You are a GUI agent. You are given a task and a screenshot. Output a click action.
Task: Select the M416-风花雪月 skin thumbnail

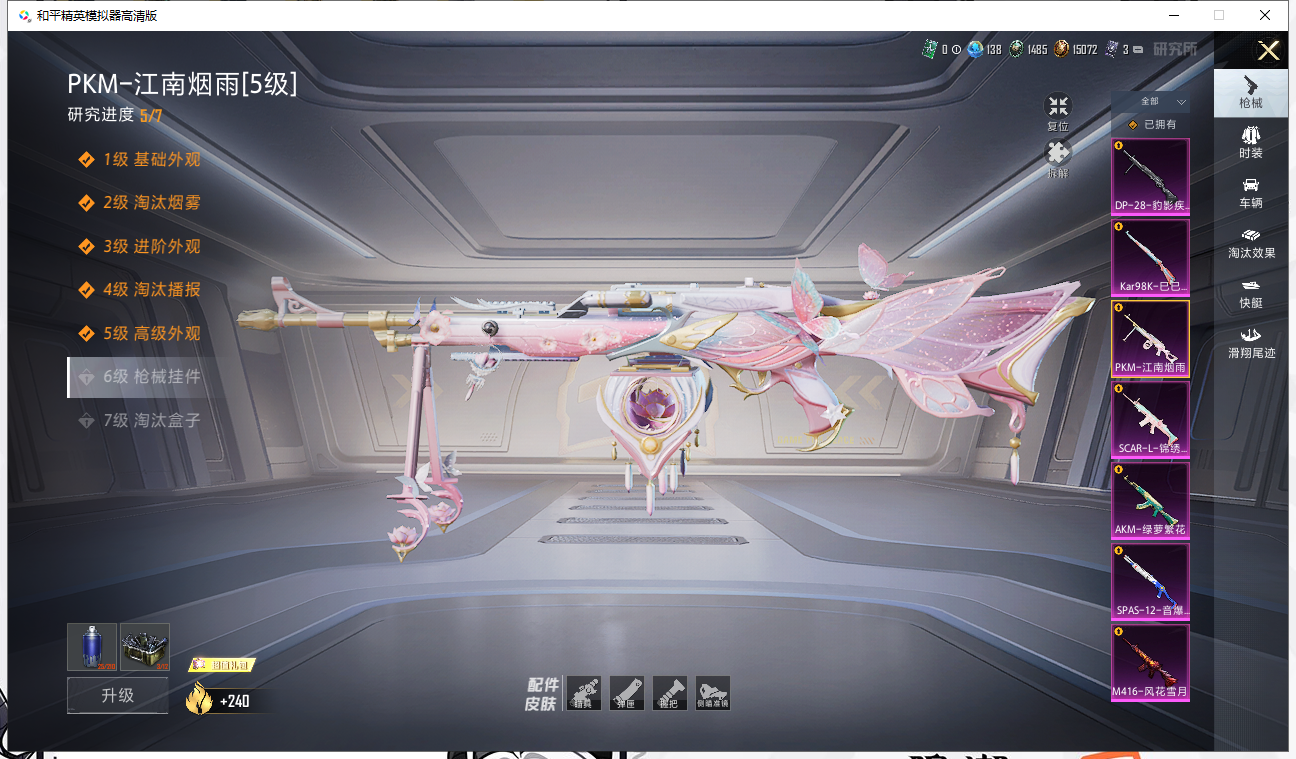point(1150,663)
